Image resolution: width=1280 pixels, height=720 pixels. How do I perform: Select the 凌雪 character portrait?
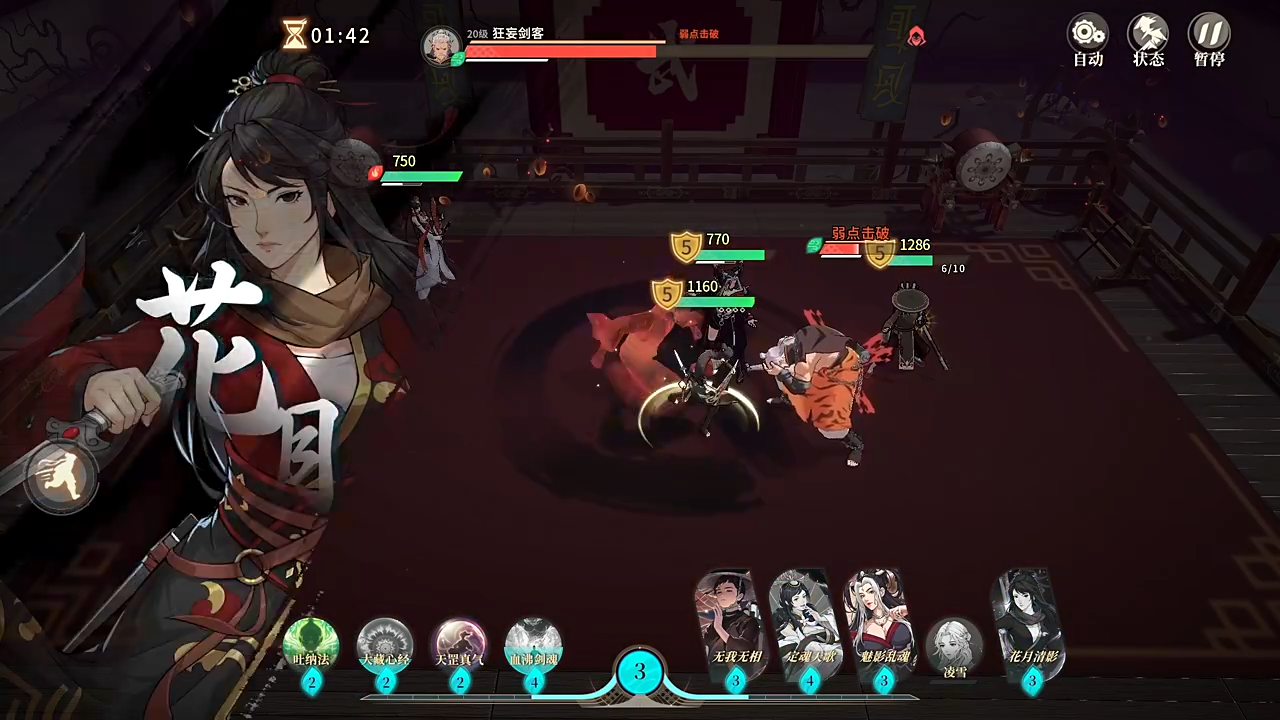(955, 647)
